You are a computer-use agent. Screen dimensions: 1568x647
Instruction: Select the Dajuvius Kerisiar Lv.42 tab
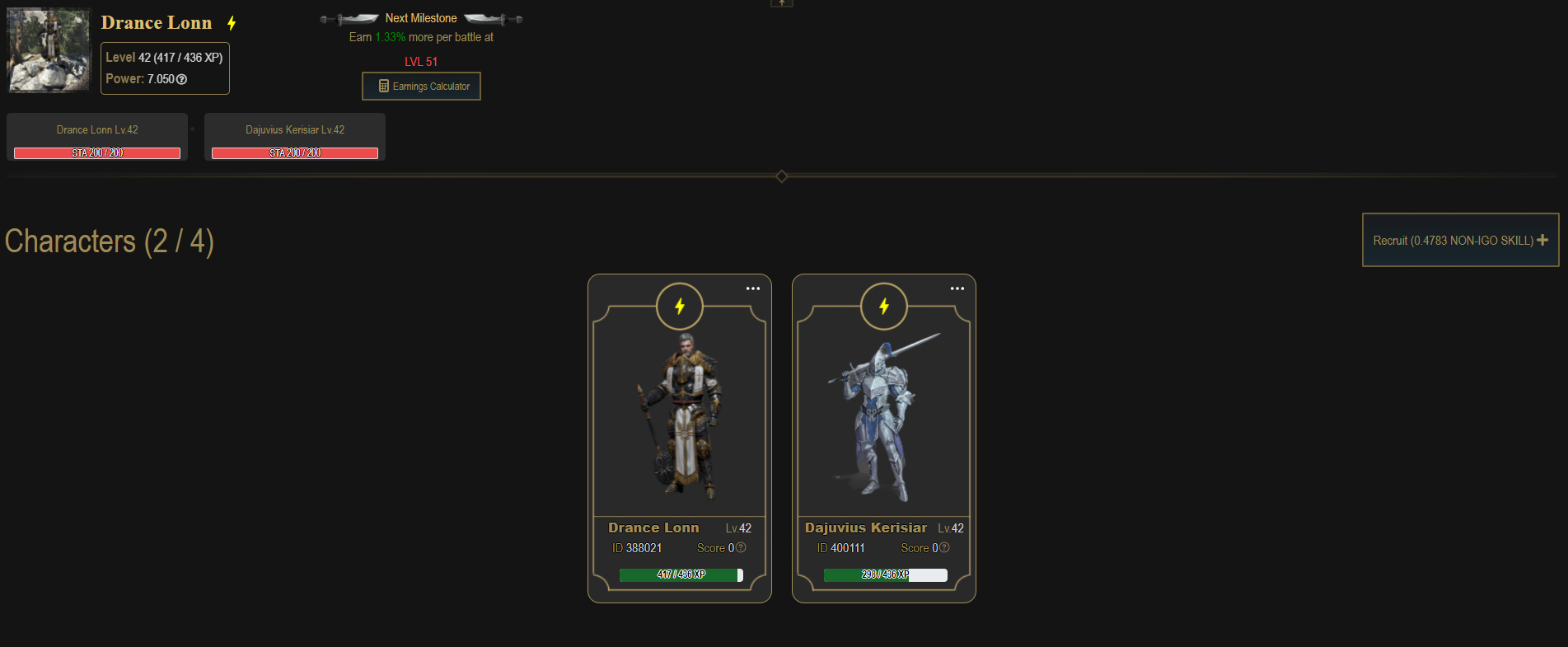pyautogui.click(x=295, y=129)
